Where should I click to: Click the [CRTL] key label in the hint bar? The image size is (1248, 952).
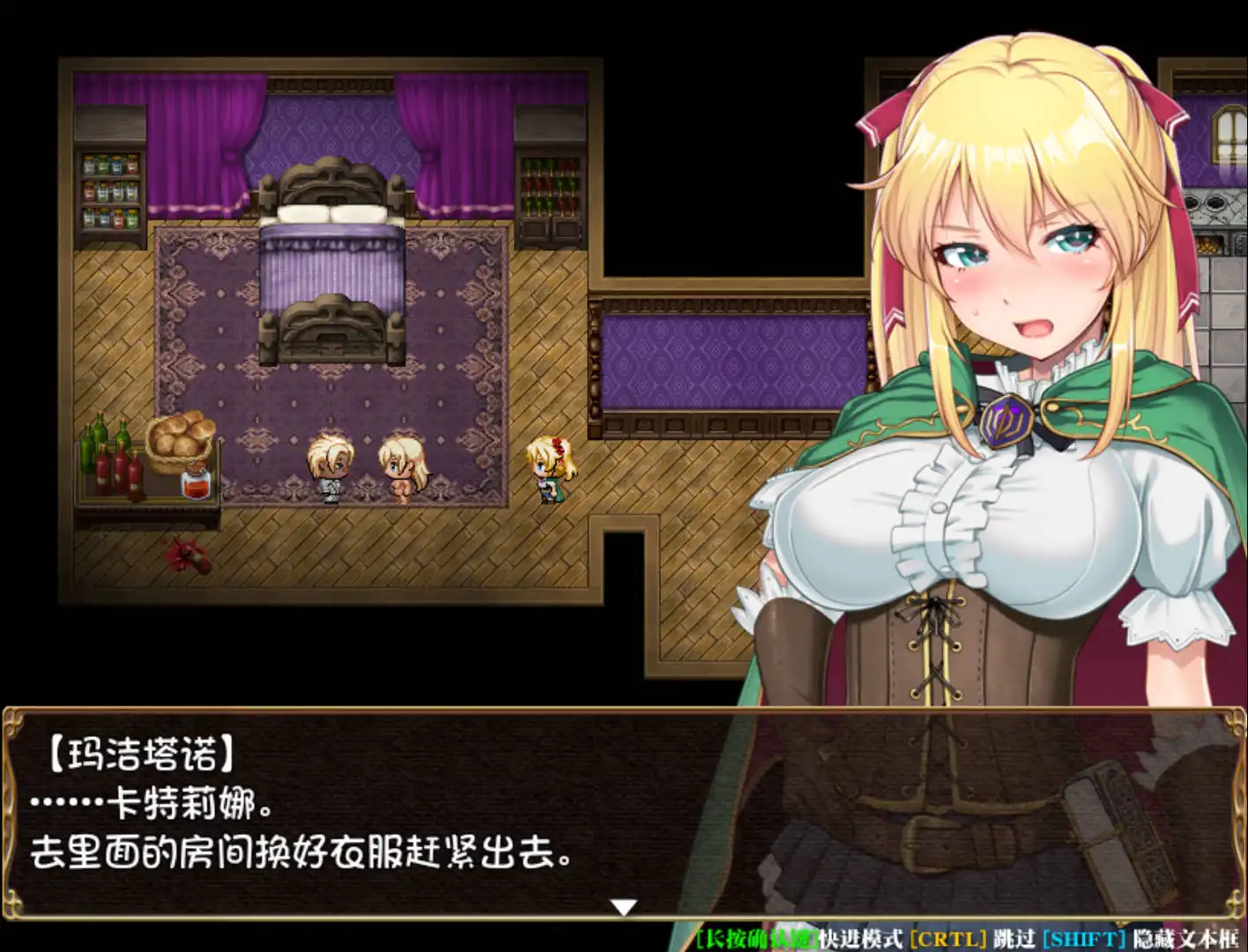click(949, 939)
